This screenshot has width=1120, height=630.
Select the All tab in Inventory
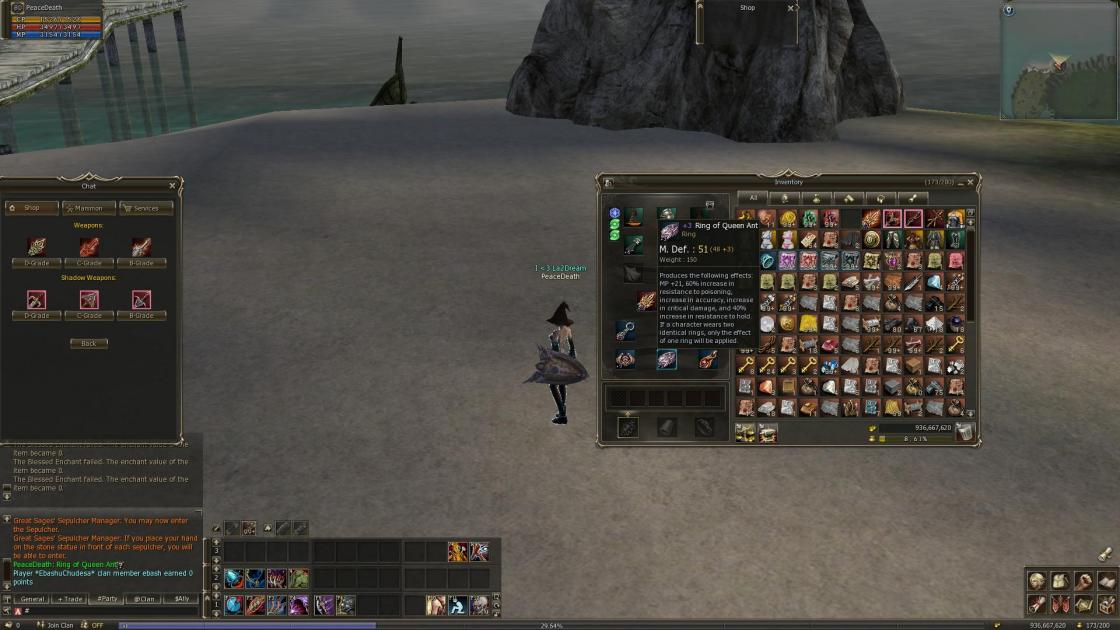(x=753, y=198)
